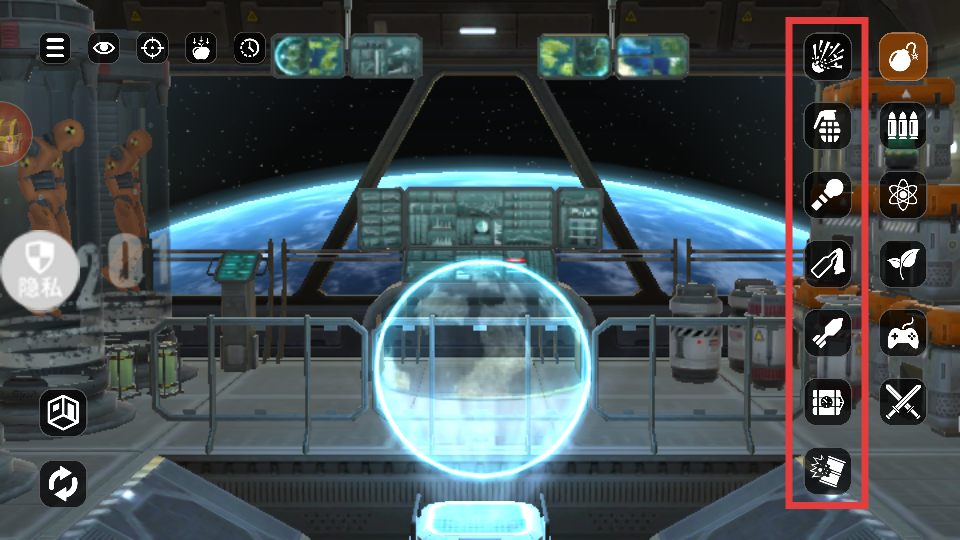Open the clock slow-motion button
The image size is (960, 540).
(250, 47)
